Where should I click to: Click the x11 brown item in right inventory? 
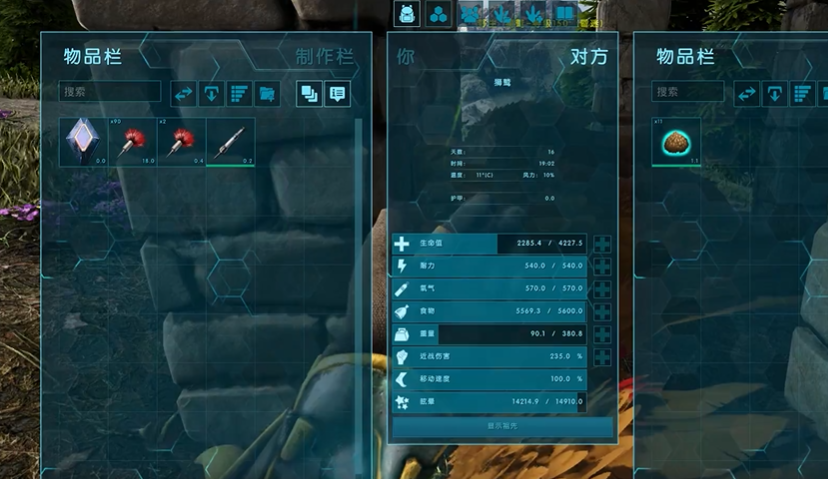[x=676, y=142]
